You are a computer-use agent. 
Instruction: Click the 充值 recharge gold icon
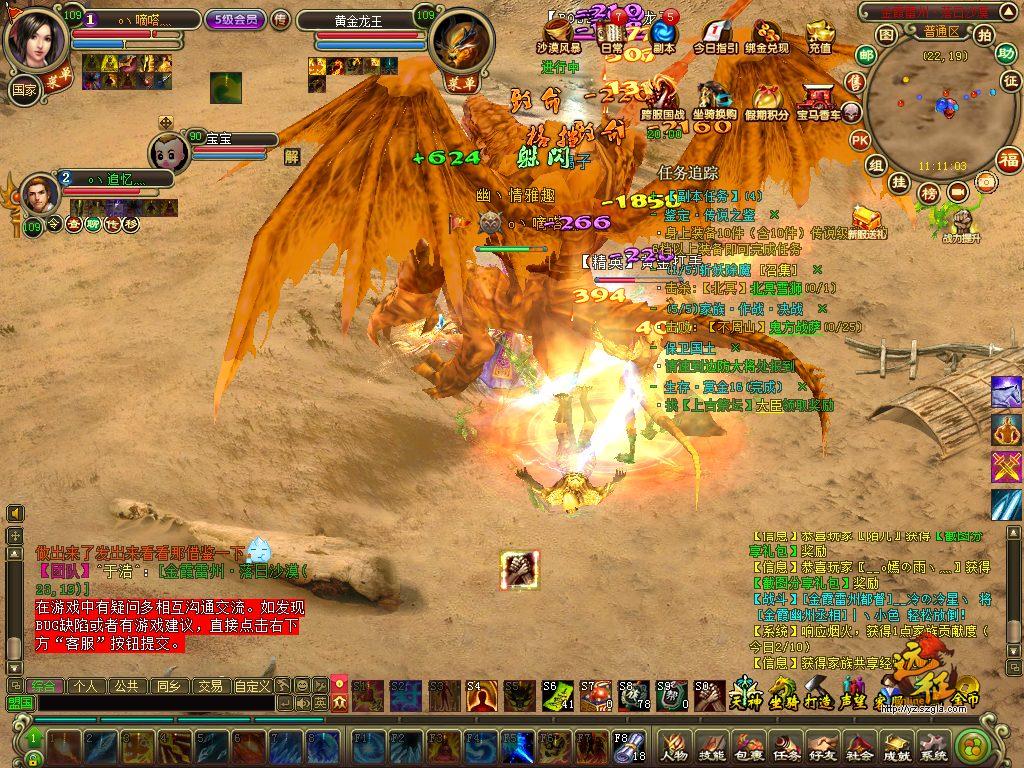[819, 37]
